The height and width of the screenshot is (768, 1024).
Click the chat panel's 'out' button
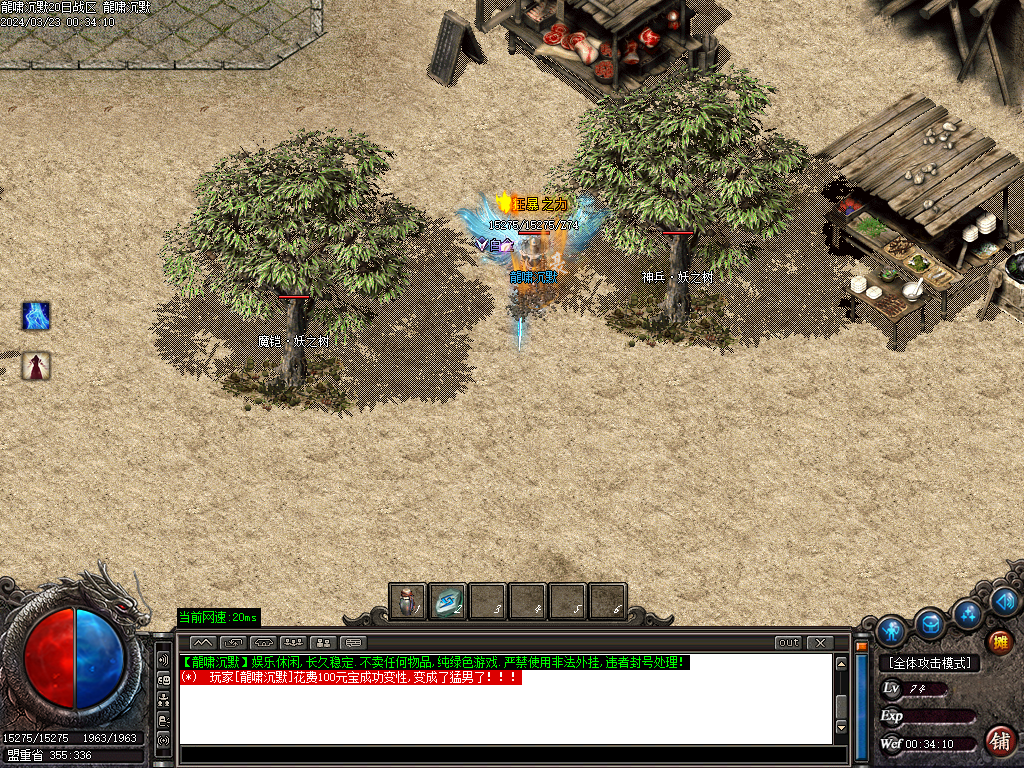(788, 642)
